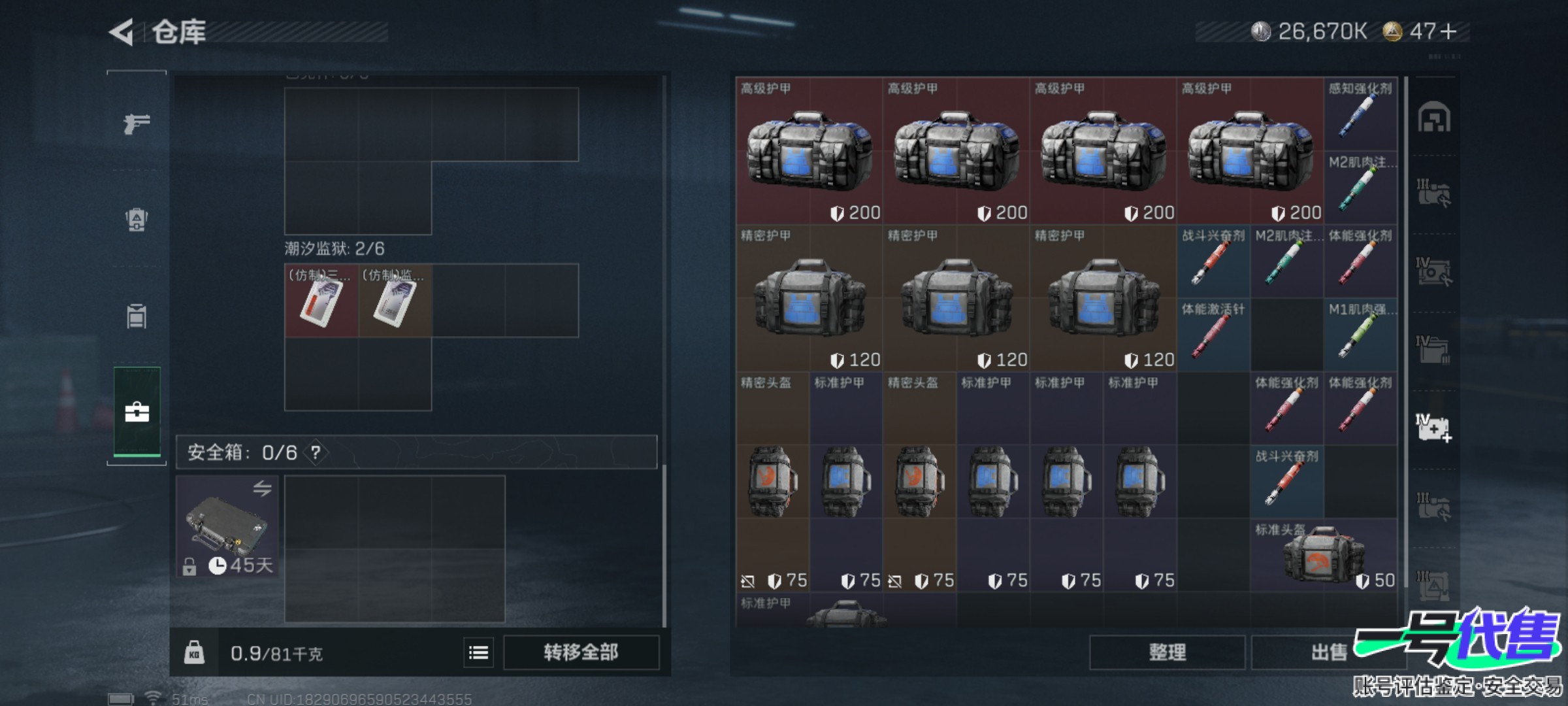Open the top stash overview filter icon
1568x706 pixels.
click(1433, 118)
